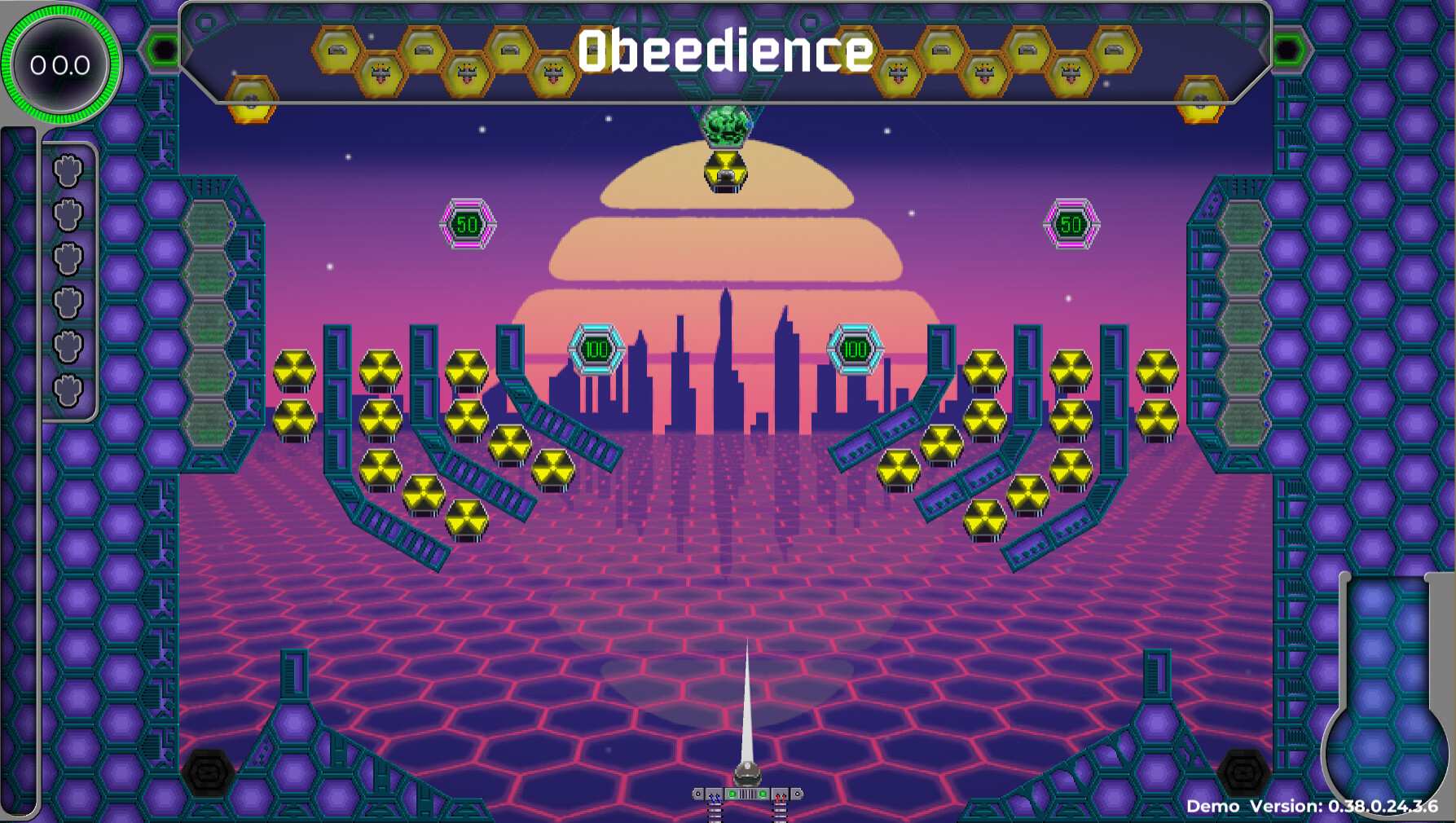Screen dimensions: 1456x823
Task: Expand the left cyan 100-point hexagon bonus
Action: (597, 349)
